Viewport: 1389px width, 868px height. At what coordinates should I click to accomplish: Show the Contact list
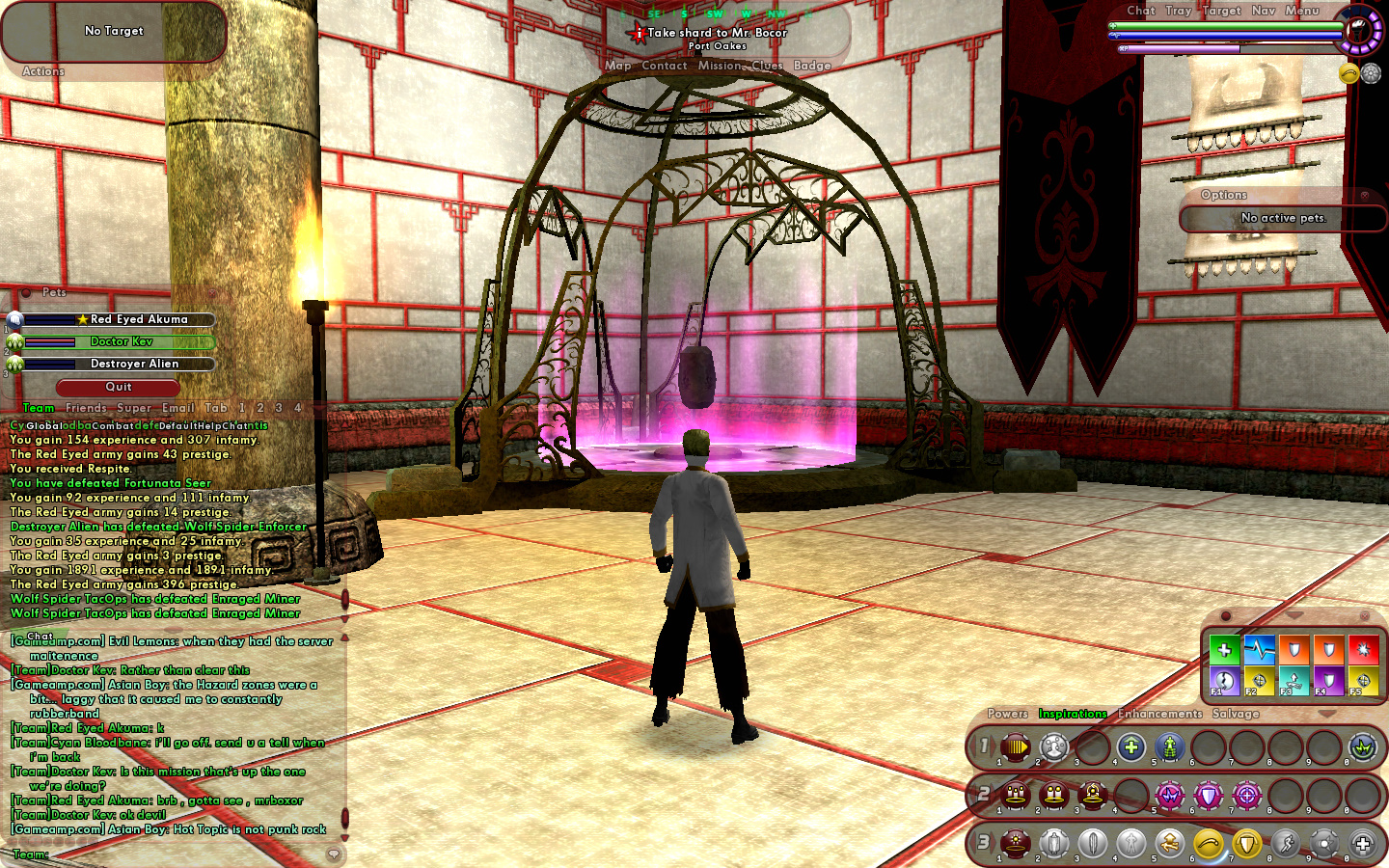[x=665, y=66]
